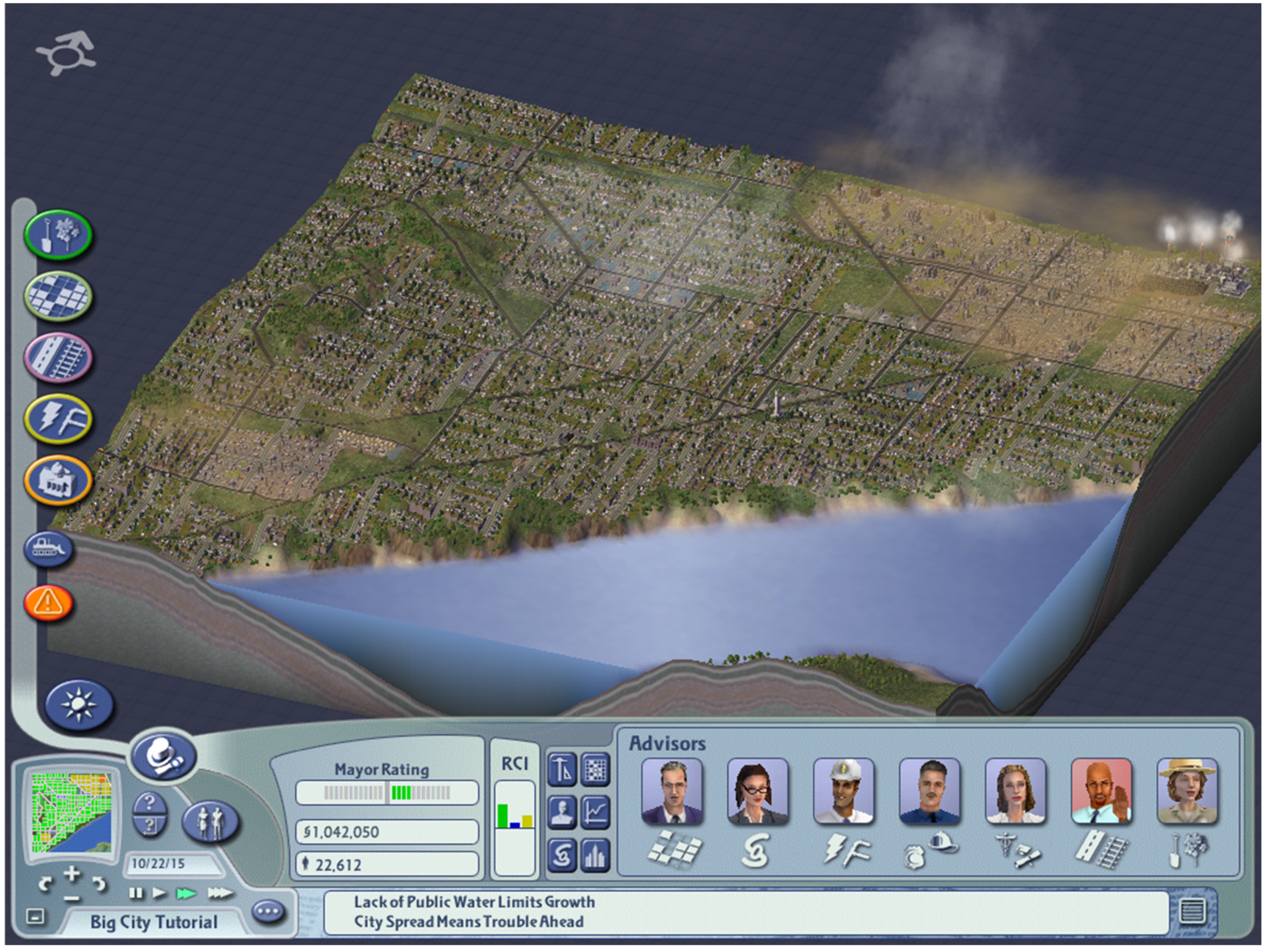Open the transportation tools menu
1267x952 pixels.
(x=58, y=357)
